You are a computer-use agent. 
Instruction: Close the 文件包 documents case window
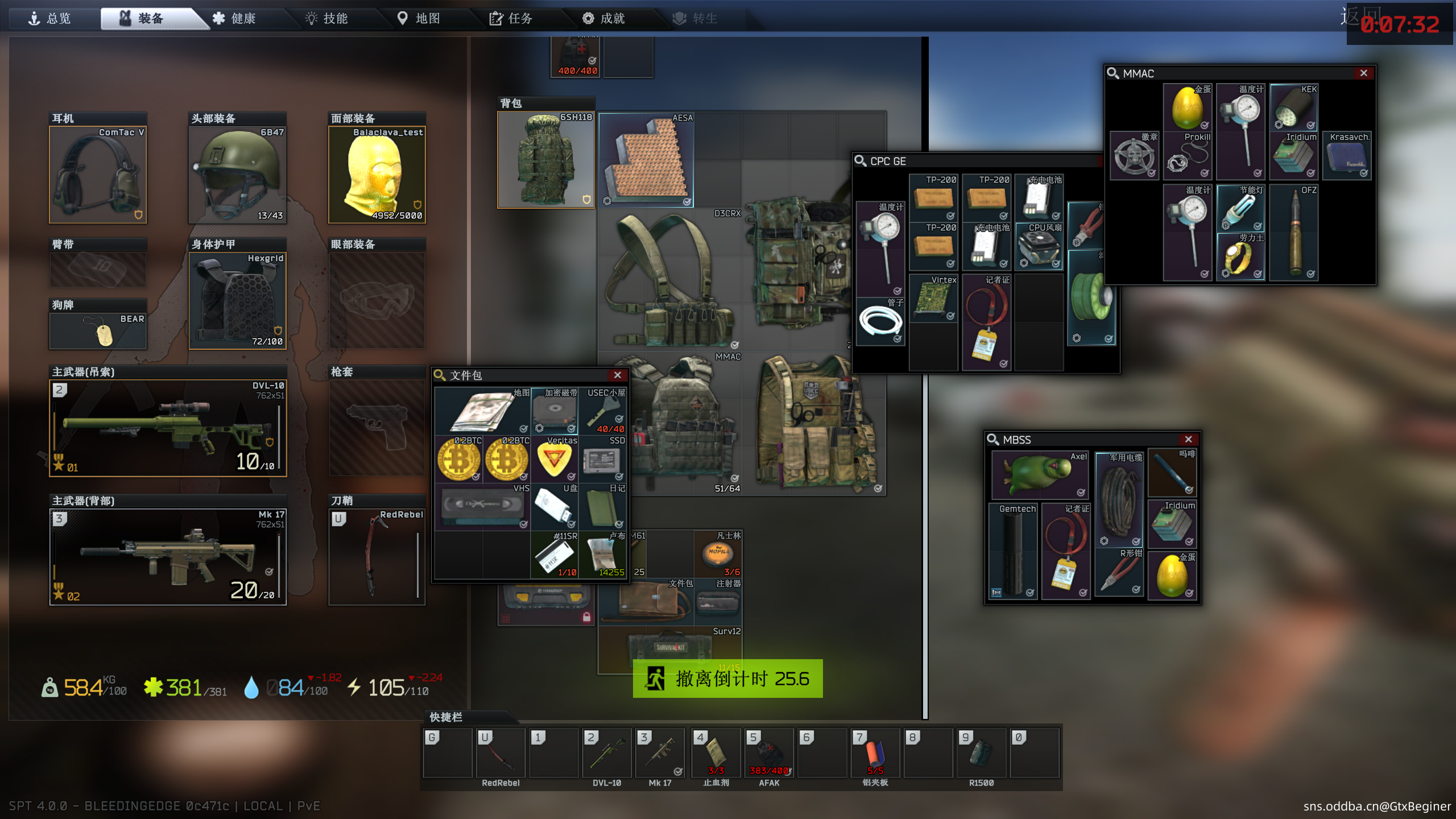click(x=617, y=375)
